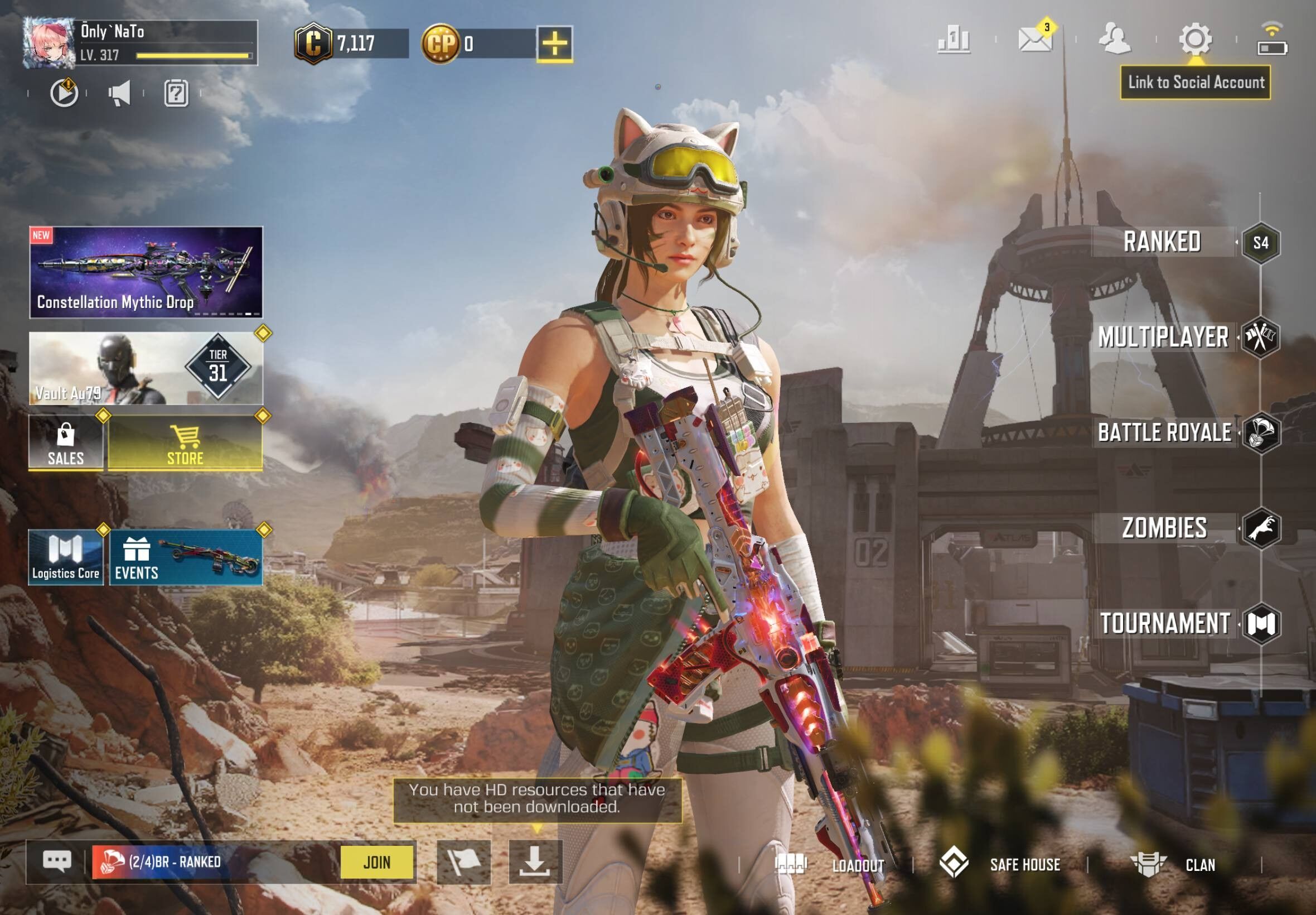The image size is (1316, 915).
Task: Open the Ranked mode menu
Action: [1162, 242]
